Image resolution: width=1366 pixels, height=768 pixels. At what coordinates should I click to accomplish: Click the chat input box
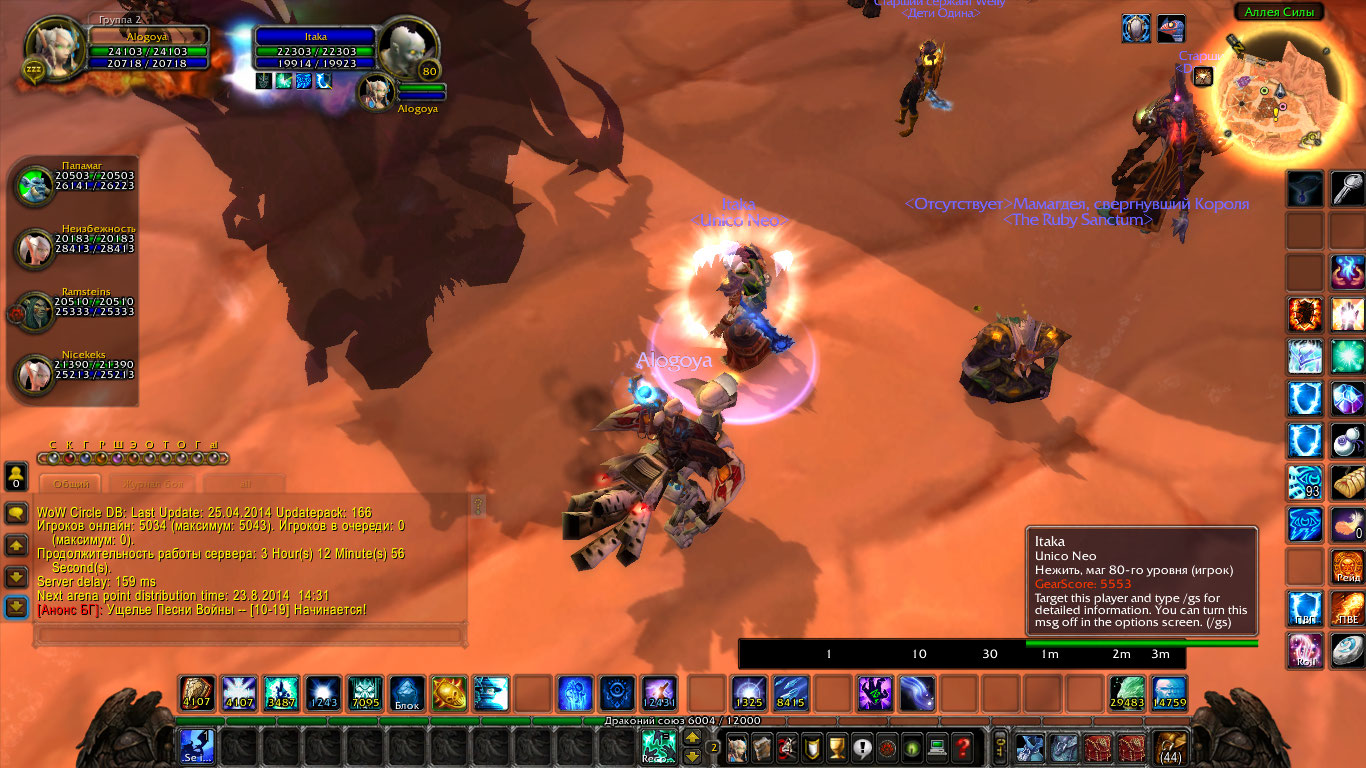tap(250, 634)
